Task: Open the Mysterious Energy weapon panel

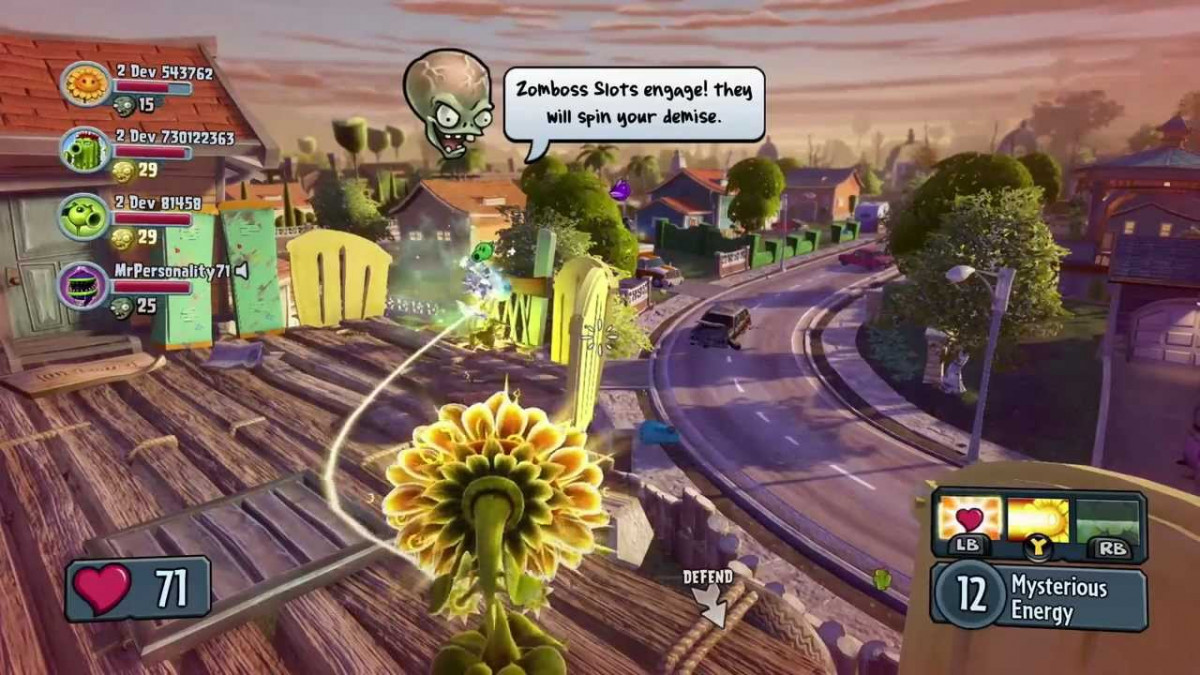Action: click(1038, 597)
